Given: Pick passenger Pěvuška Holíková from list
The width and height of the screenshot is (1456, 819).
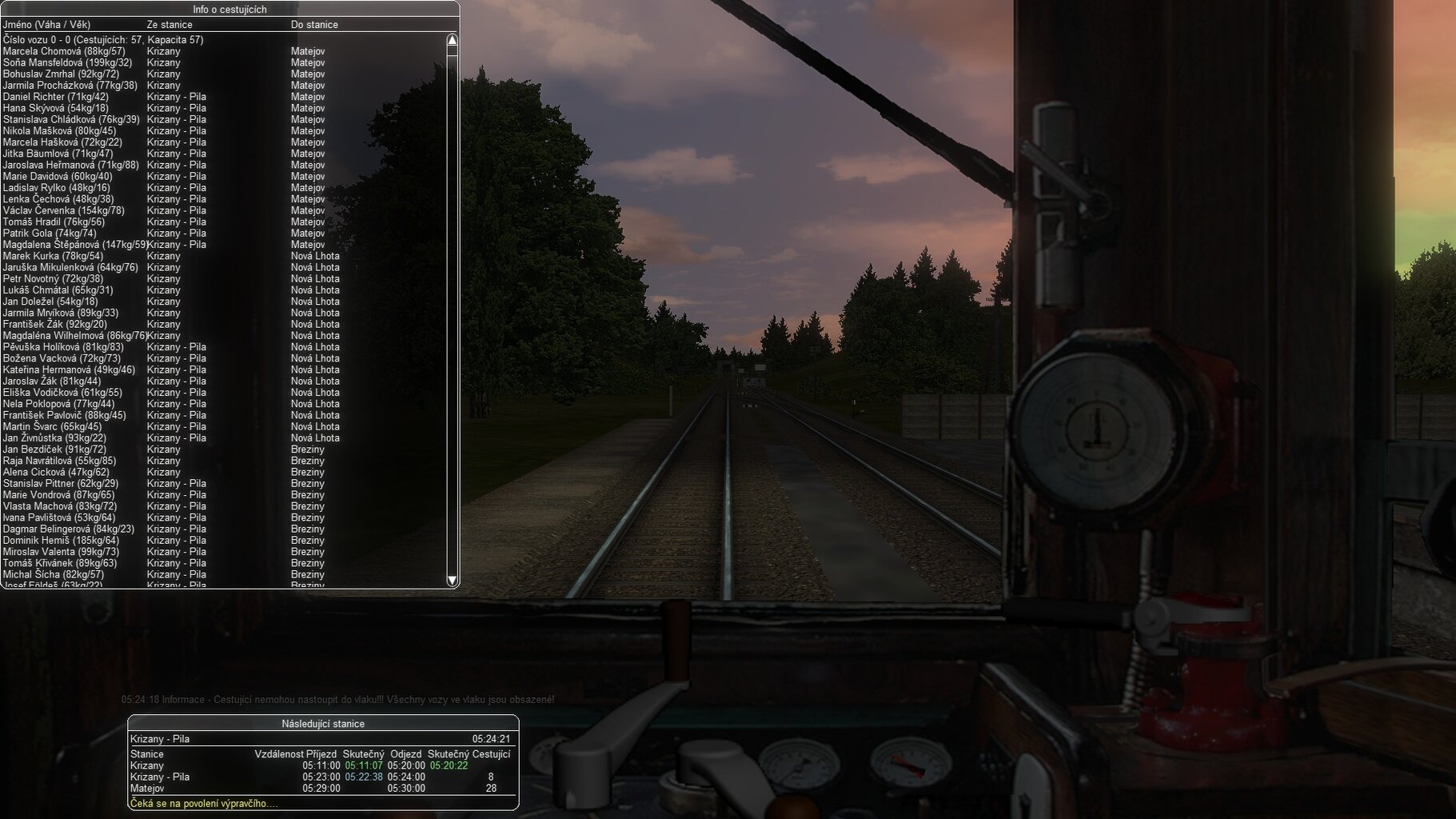Looking at the screenshot, I should click(63, 347).
